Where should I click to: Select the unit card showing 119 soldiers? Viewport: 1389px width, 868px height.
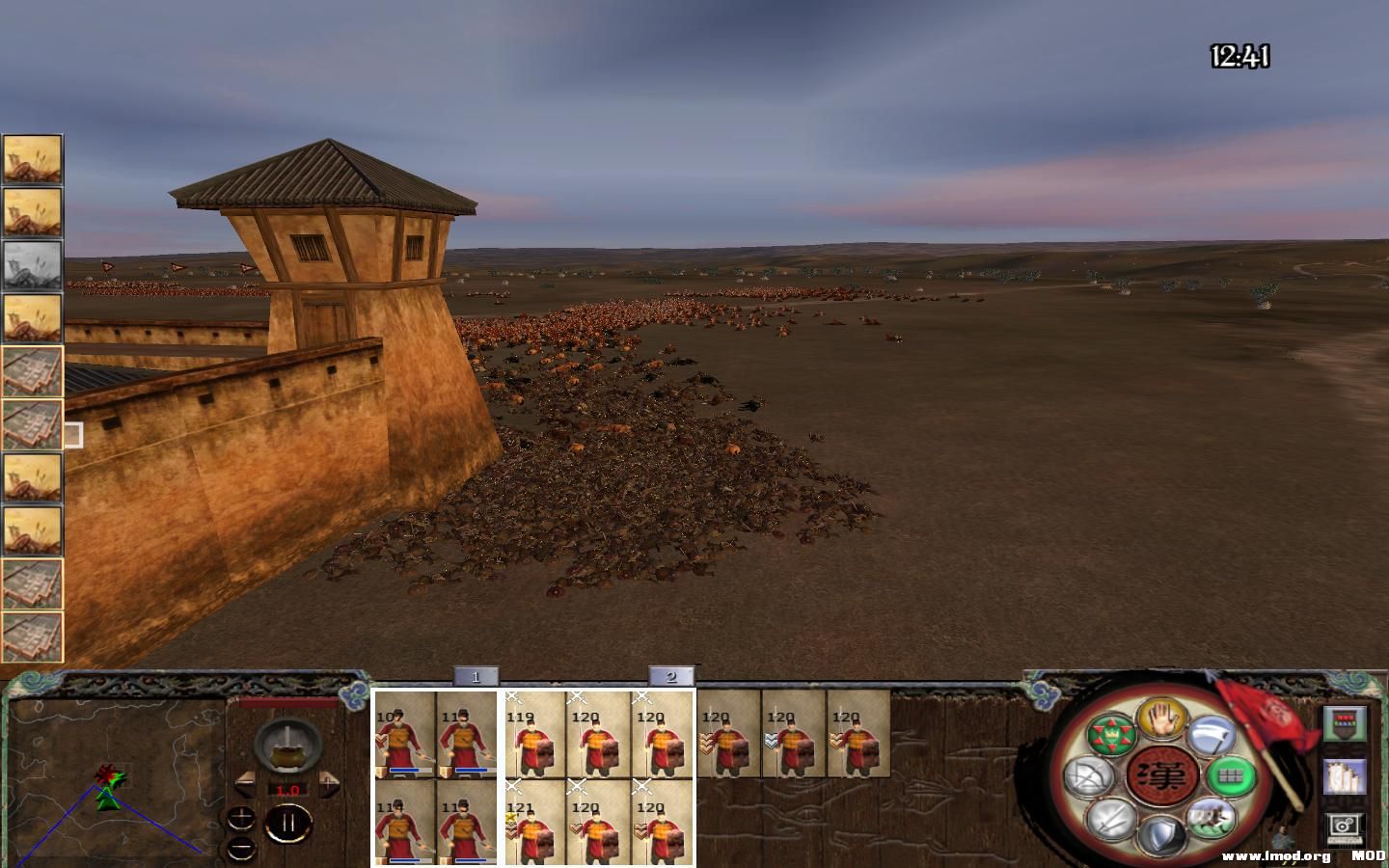click(x=535, y=735)
